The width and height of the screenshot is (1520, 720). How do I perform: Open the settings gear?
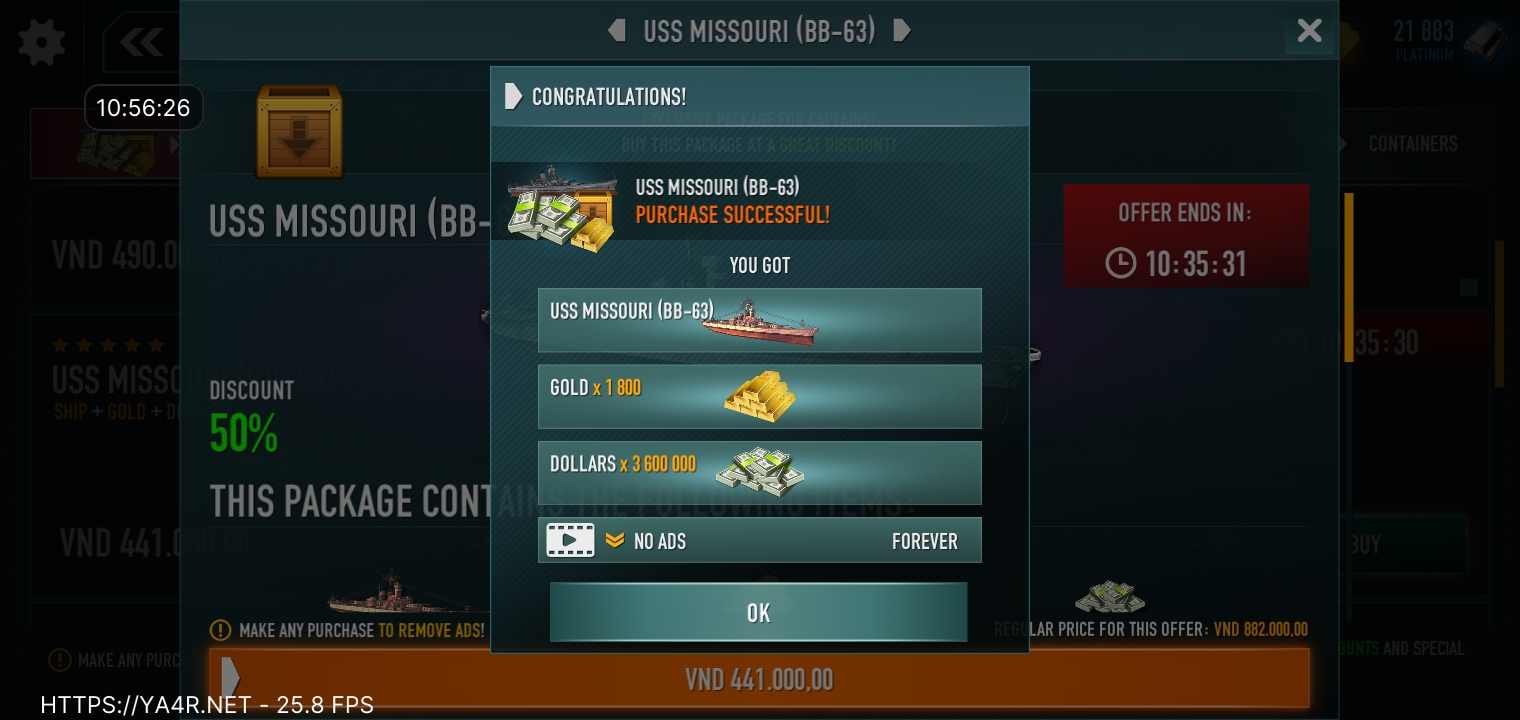click(x=41, y=43)
